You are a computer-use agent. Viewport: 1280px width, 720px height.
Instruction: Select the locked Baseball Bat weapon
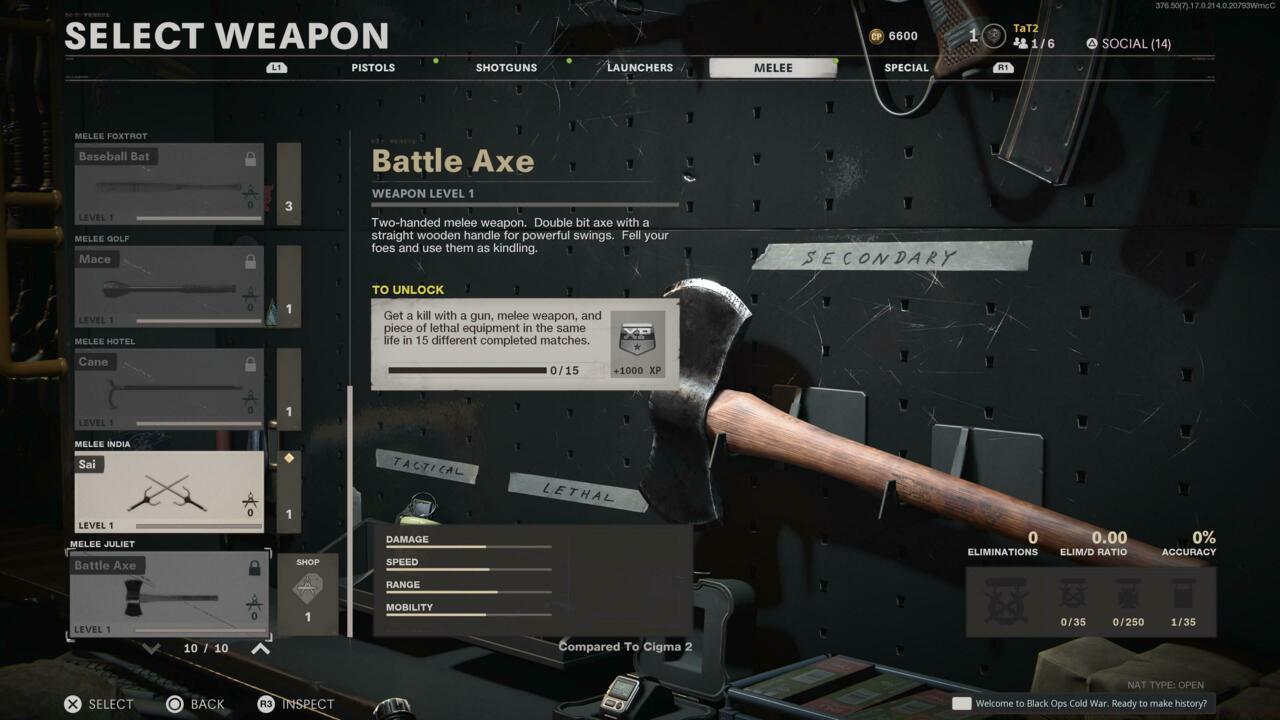click(x=168, y=182)
